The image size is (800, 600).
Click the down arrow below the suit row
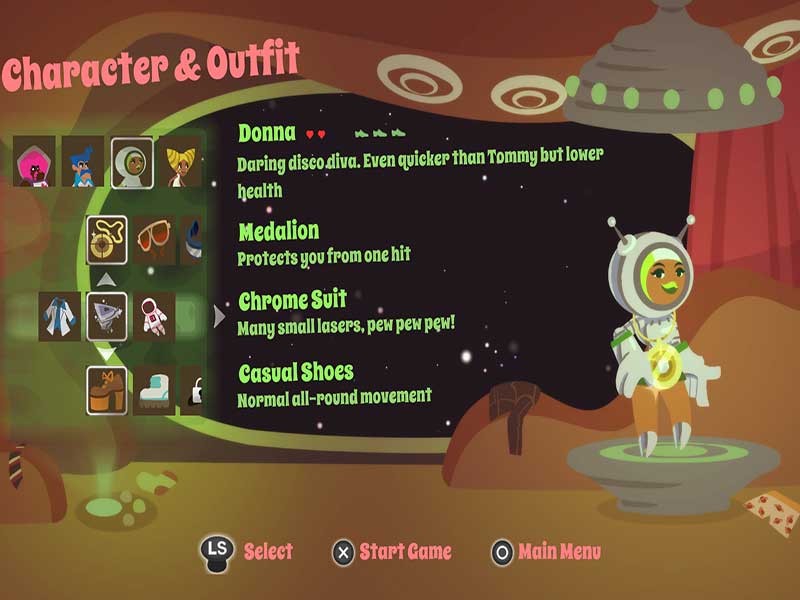point(106,354)
